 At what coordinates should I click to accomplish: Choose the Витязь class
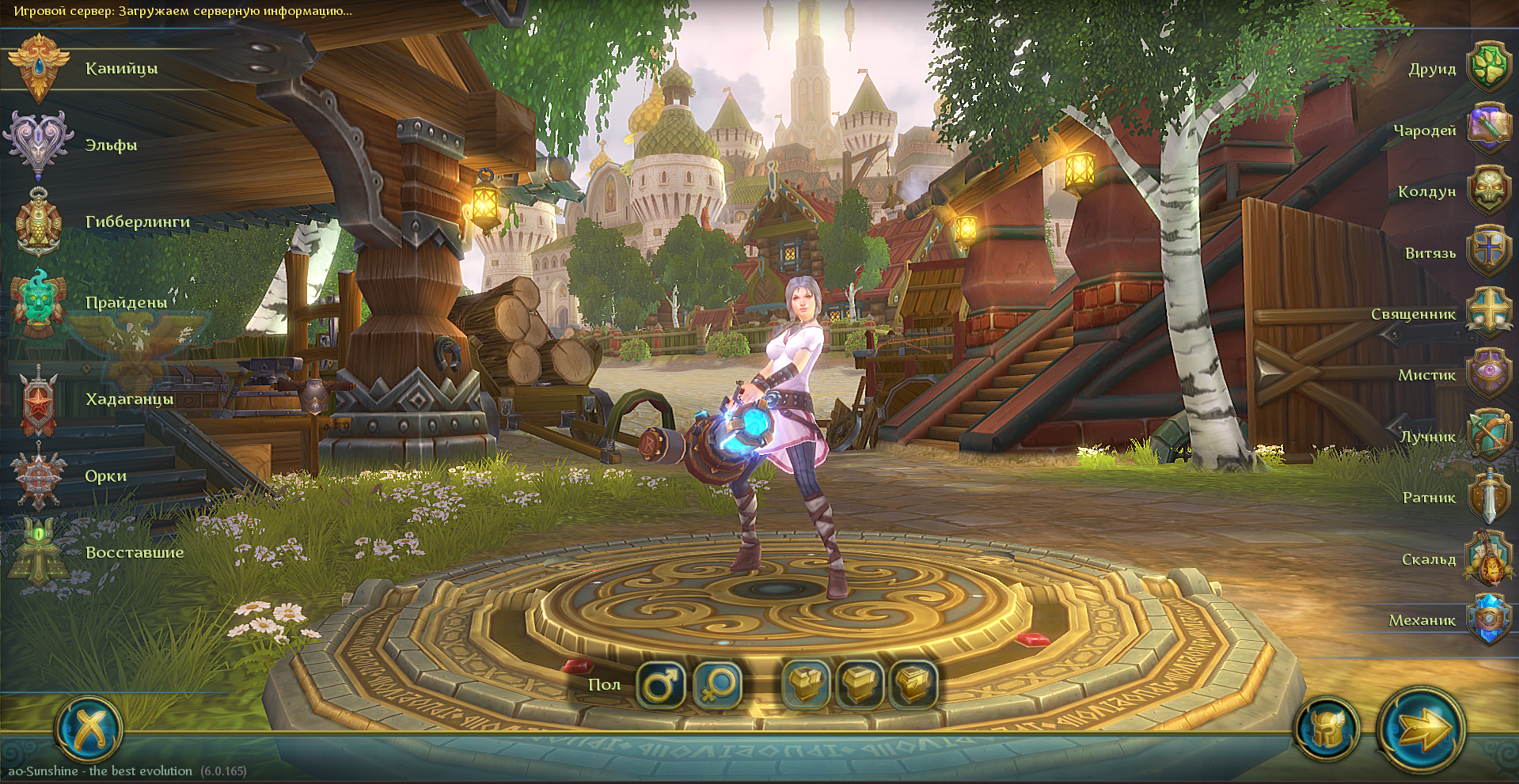1488,252
